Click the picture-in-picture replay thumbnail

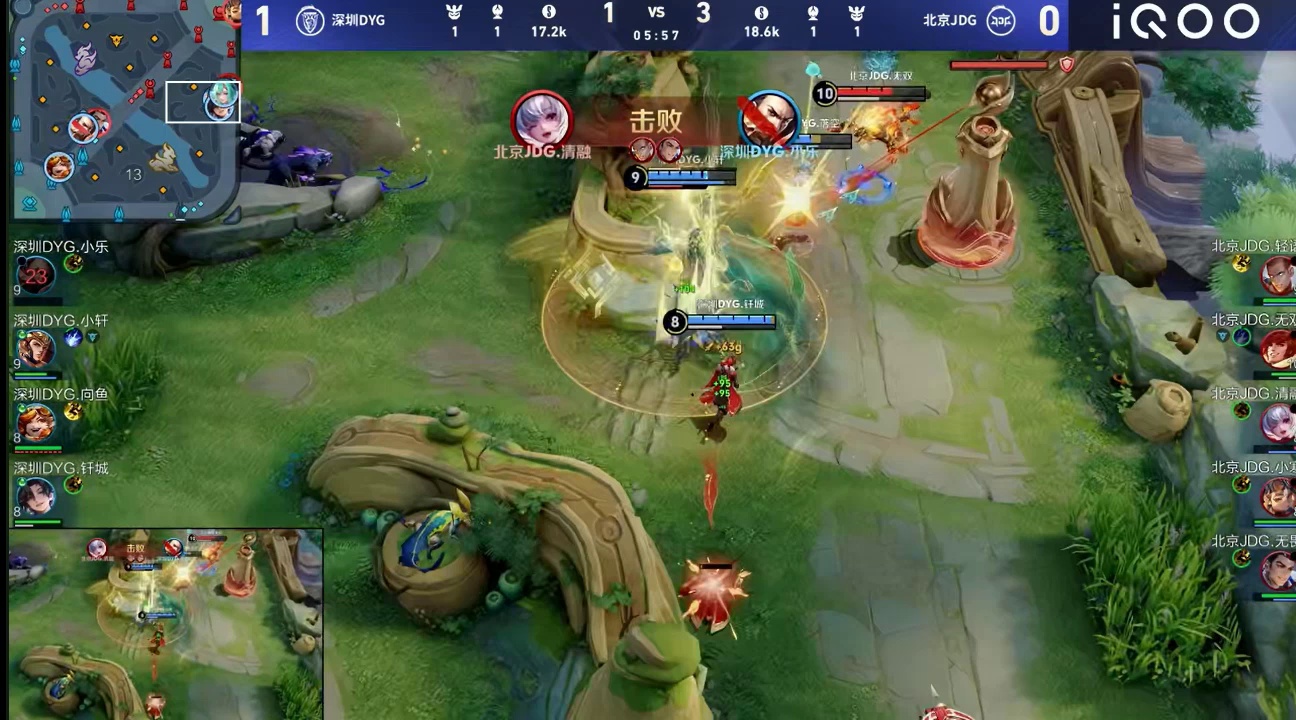point(166,624)
